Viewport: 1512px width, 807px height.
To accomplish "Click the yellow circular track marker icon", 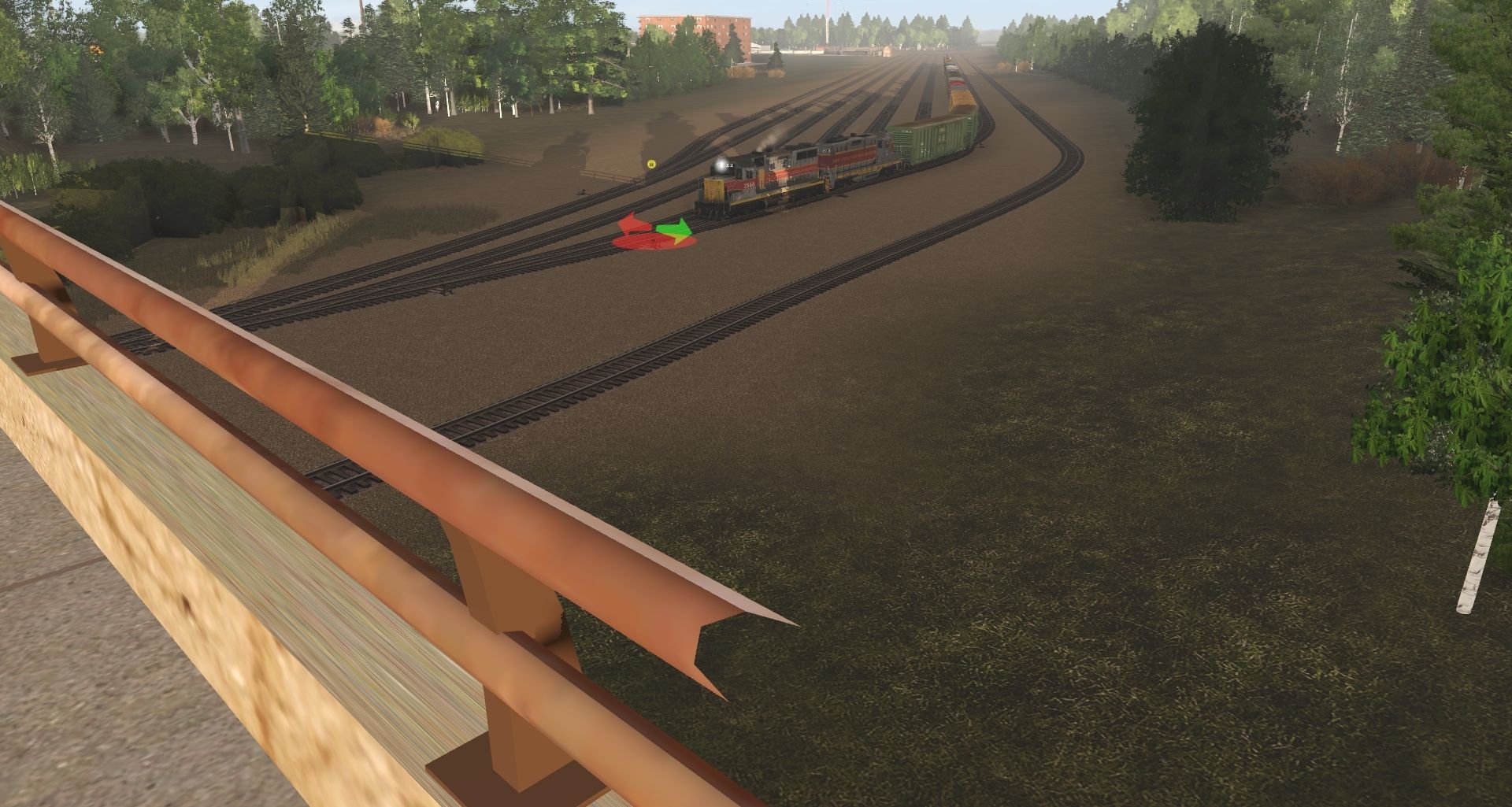I will 651,164.
